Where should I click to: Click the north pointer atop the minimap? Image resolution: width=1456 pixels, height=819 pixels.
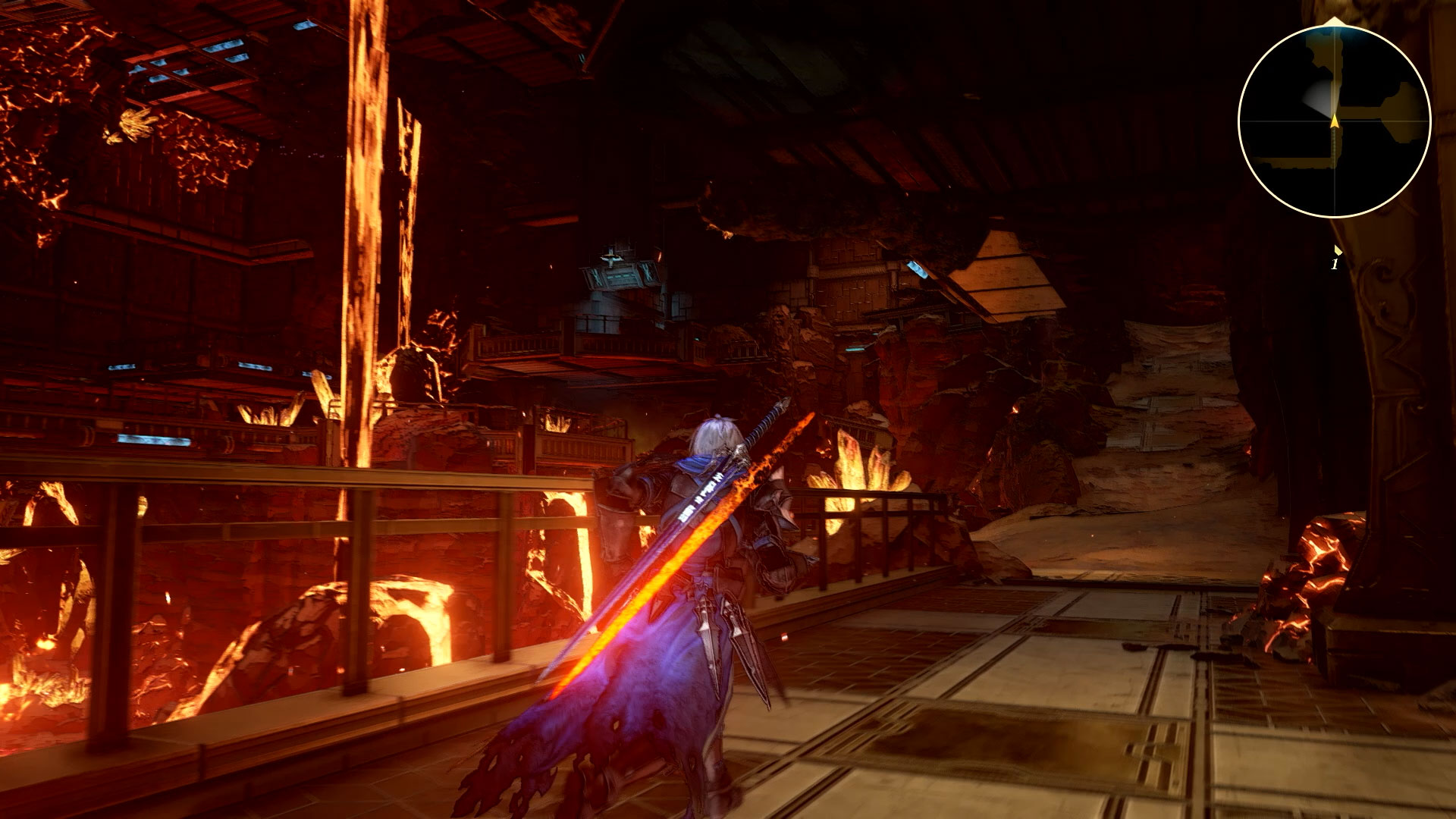1334,21
